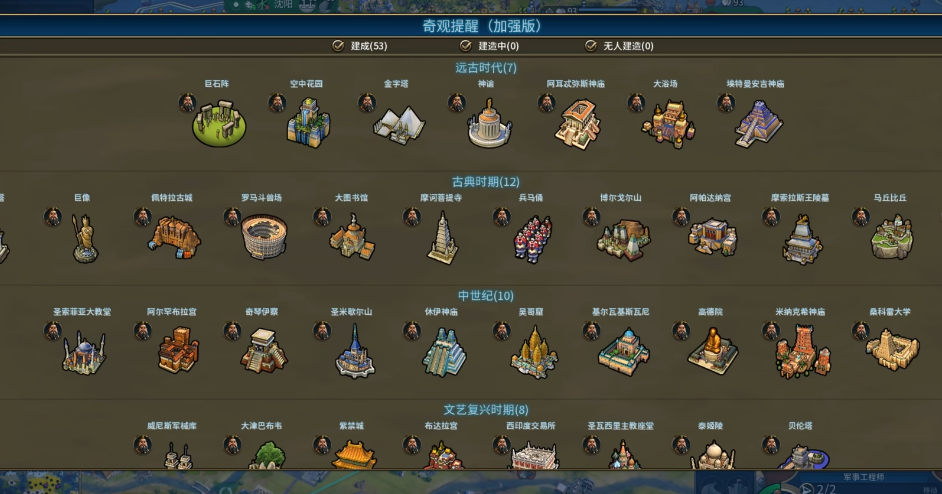Select the 巨石阵 Stonehenge wonder icon
Image resolution: width=942 pixels, height=494 pixels.
pos(218,123)
